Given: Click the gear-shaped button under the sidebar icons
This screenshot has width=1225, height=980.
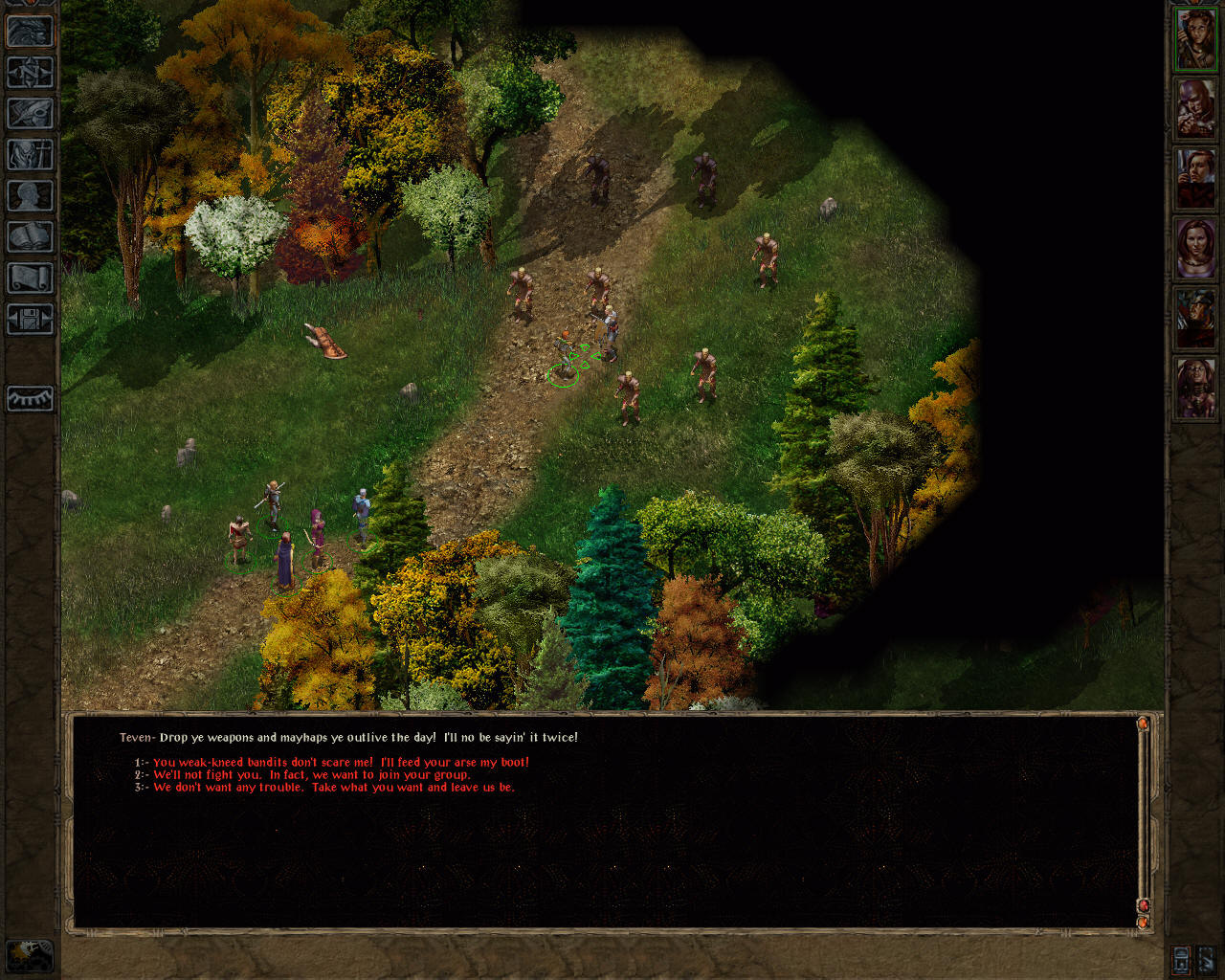Looking at the screenshot, I should coord(31,398).
